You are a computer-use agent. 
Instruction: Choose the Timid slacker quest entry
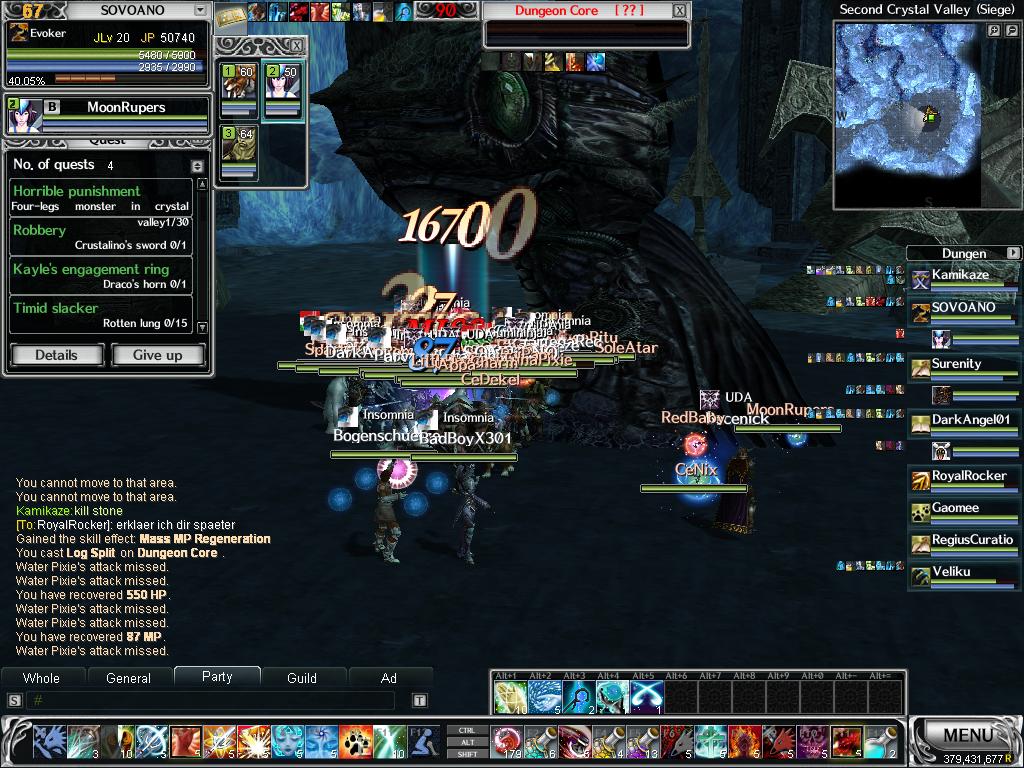pyautogui.click(x=100, y=314)
